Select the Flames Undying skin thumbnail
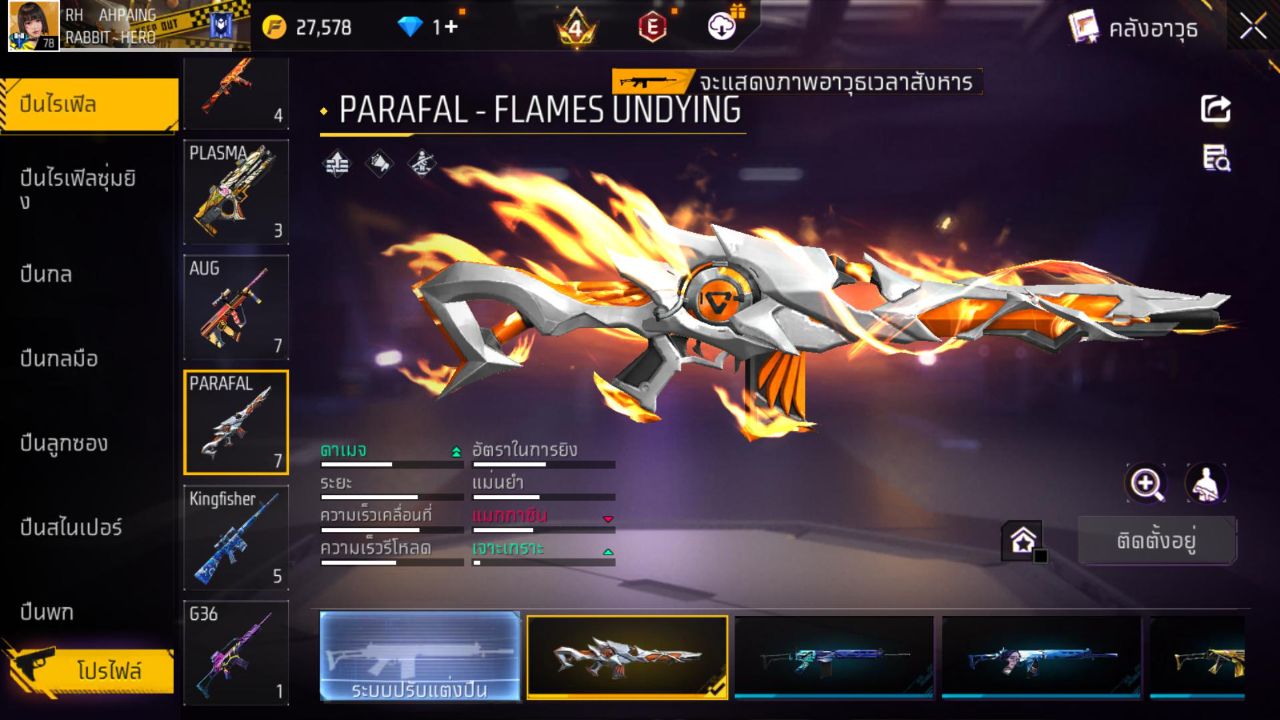 [x=627, y=657]
